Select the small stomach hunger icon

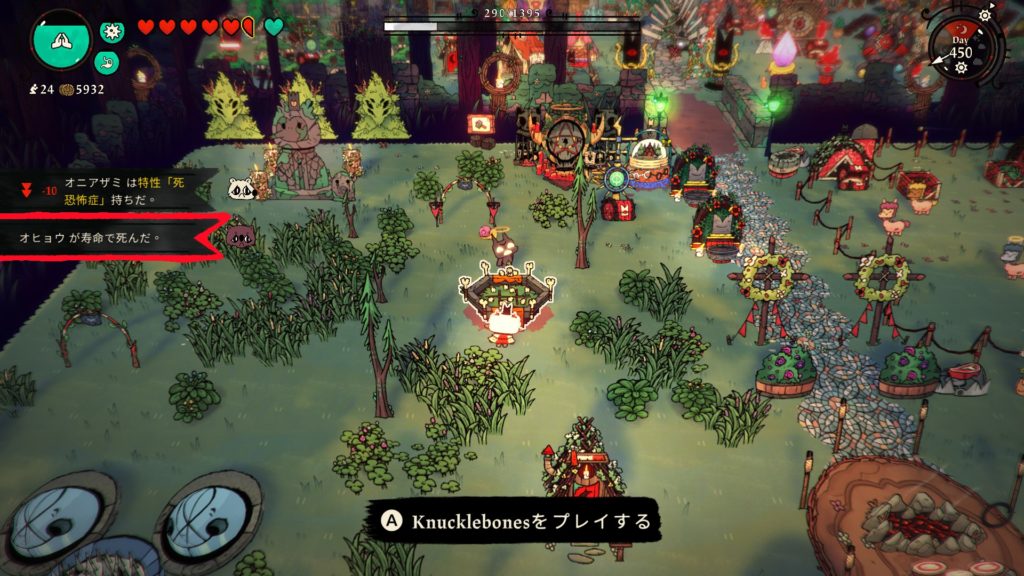click(x=107, y=61)
